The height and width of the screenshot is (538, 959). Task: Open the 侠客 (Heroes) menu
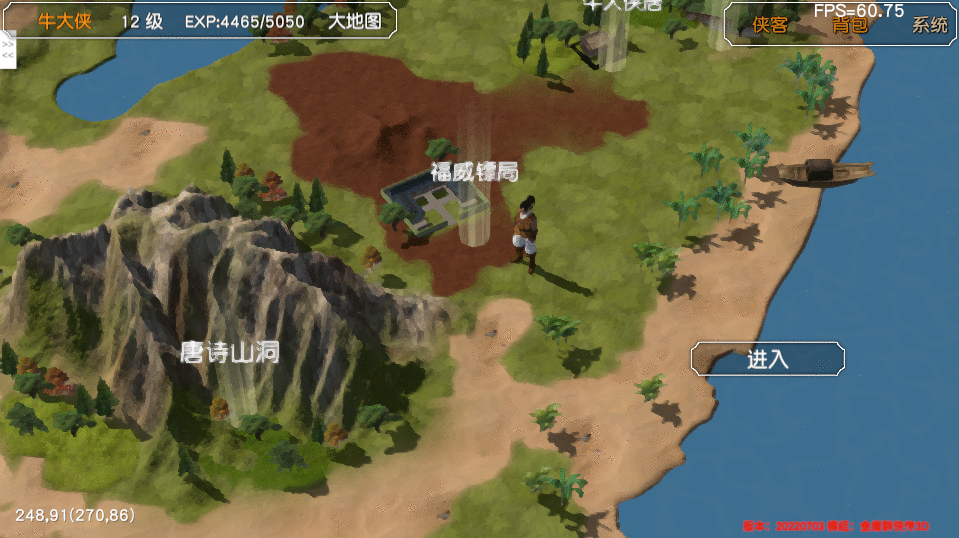click(770, 26)
